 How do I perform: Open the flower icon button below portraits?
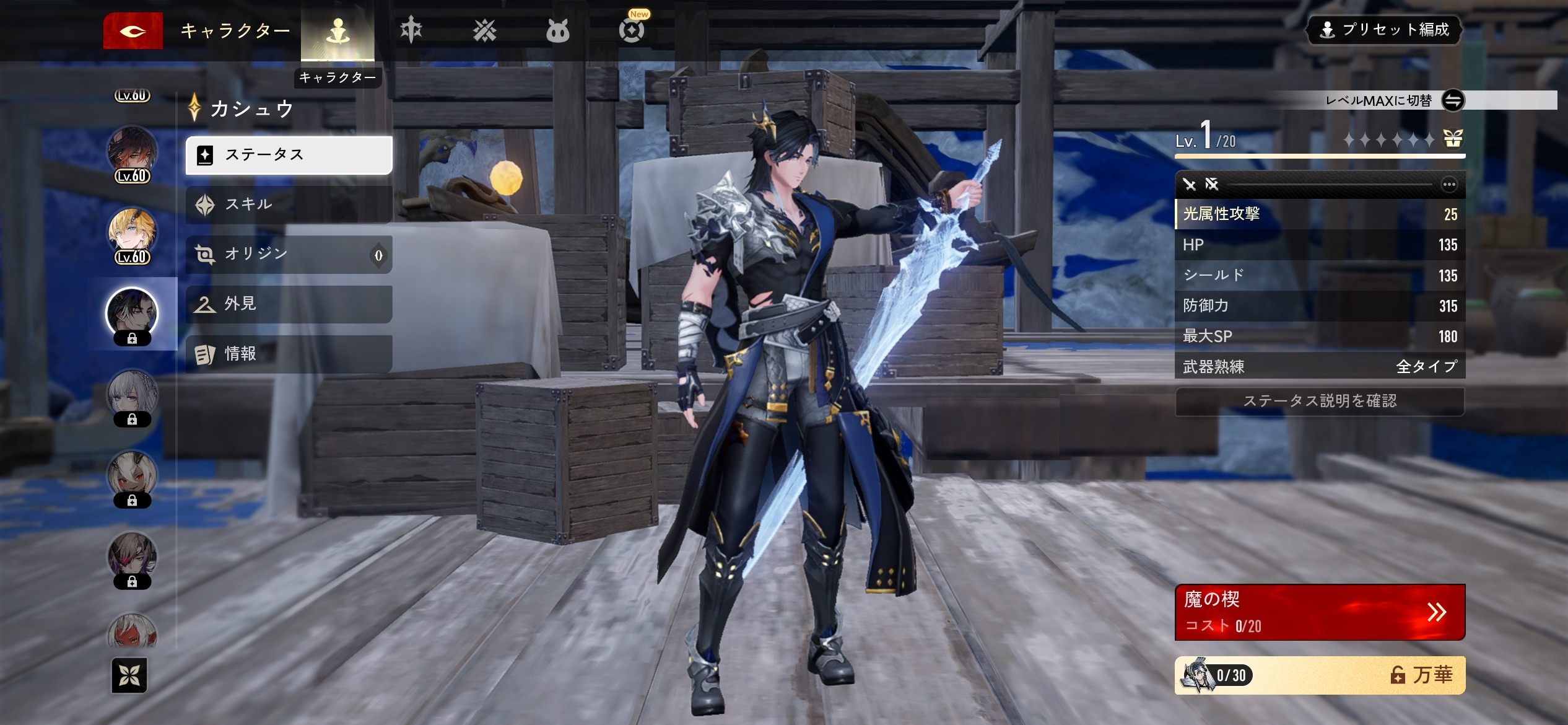(x=129, y=675)
